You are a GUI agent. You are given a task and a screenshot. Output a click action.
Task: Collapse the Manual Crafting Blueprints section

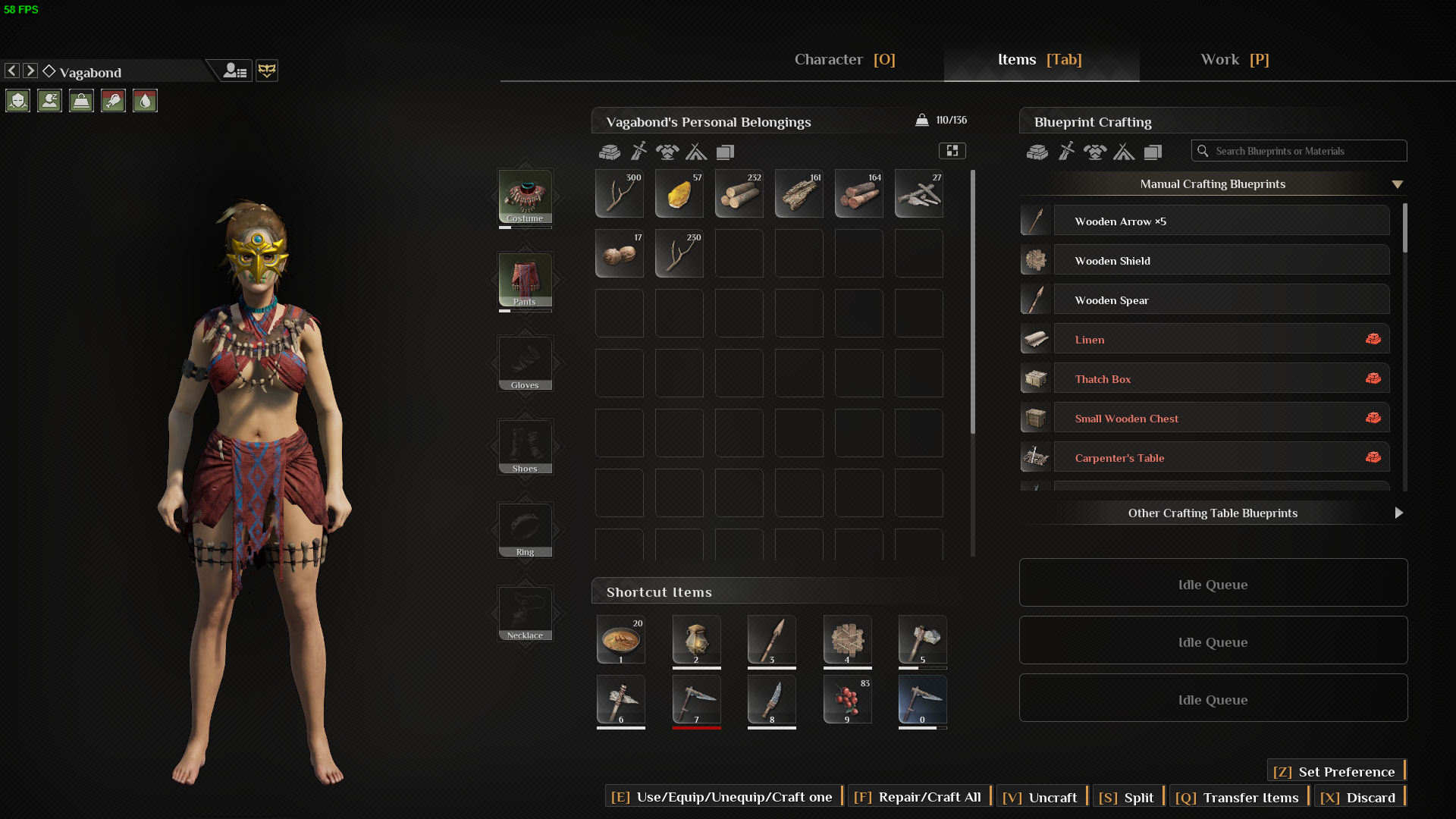point(1397,184)
